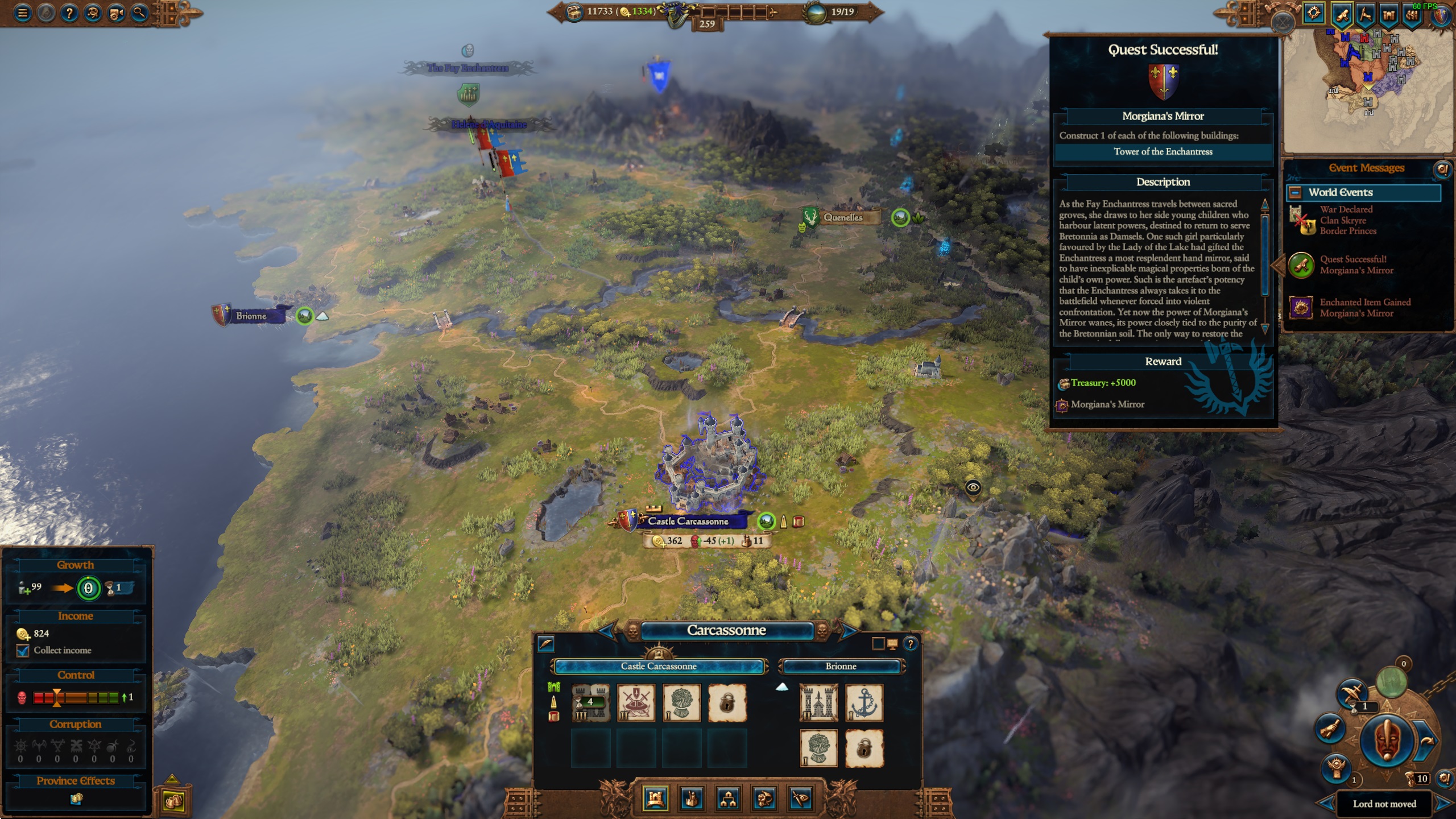Image resolution: width=1456 pixels, height=819 pixels.
Task: Toggle the Collect income checkbox
Action: [23, 651]
